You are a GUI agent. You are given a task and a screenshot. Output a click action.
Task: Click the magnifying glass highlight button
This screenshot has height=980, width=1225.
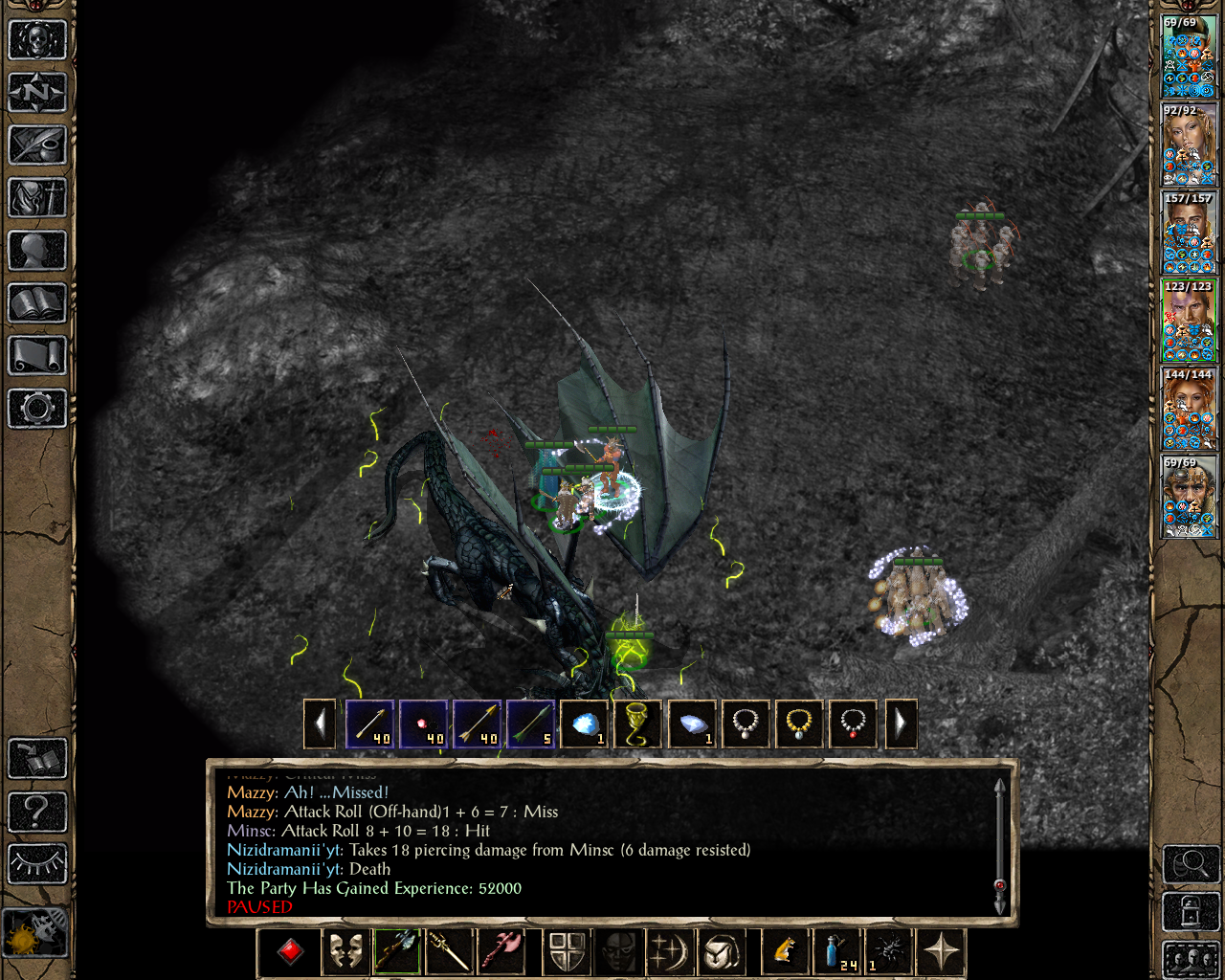pos(1190,863)
